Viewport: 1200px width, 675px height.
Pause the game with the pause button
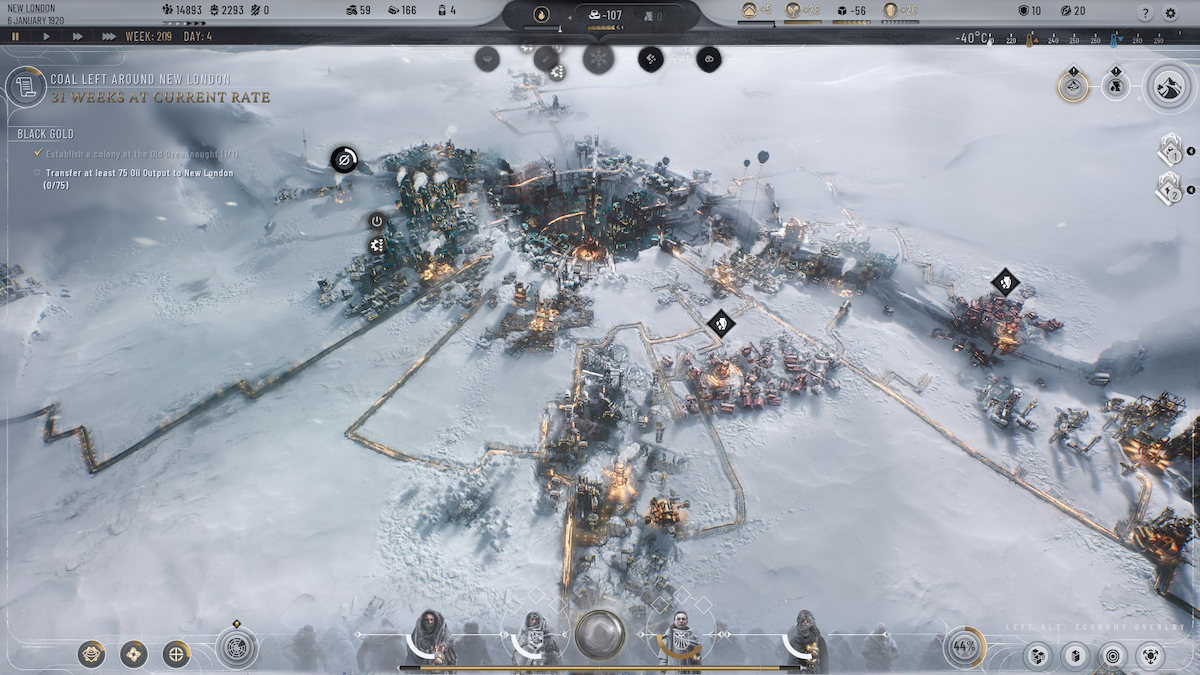(x=15, y=36)
